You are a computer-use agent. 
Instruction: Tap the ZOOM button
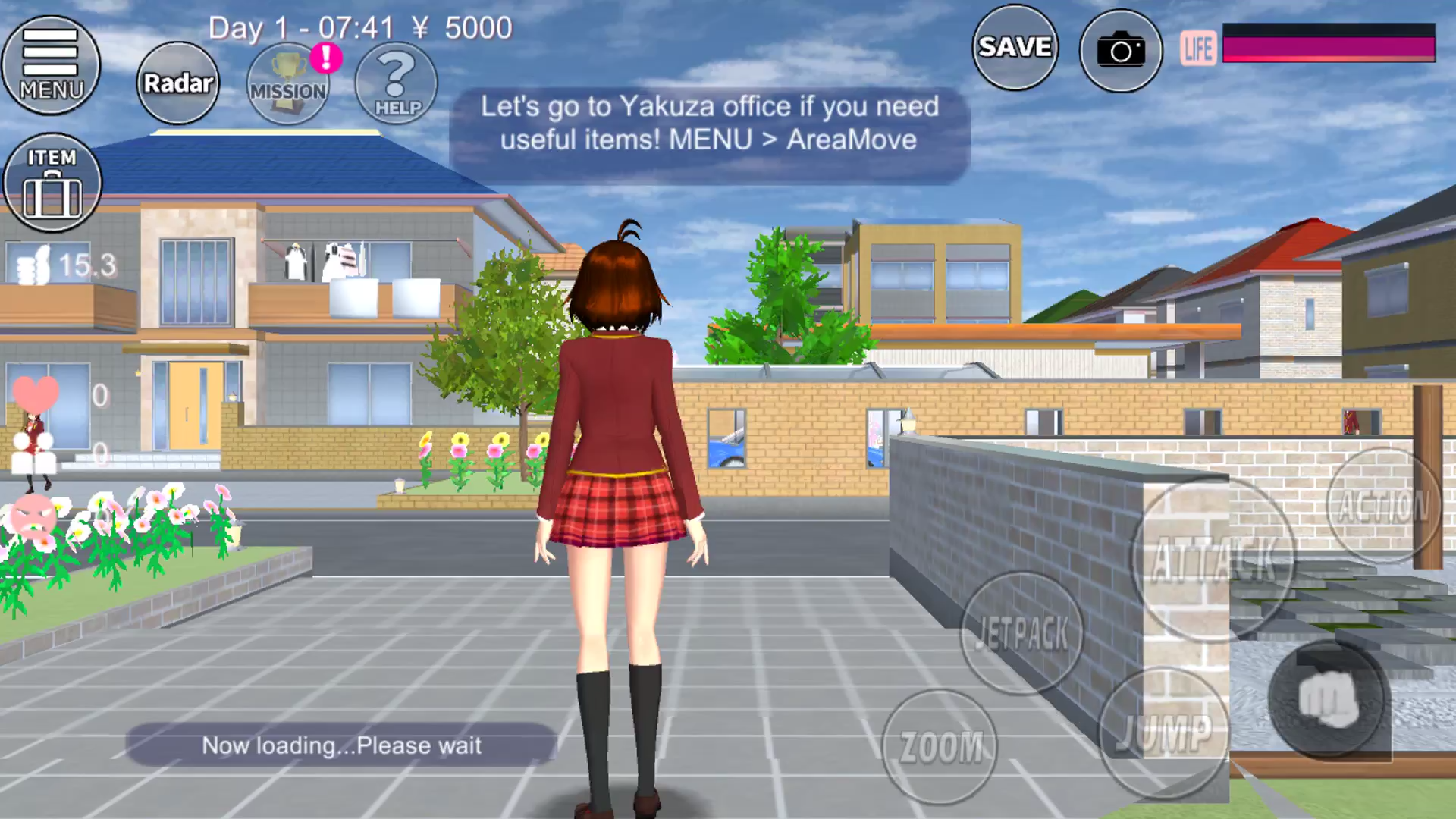tap(940, 746)
